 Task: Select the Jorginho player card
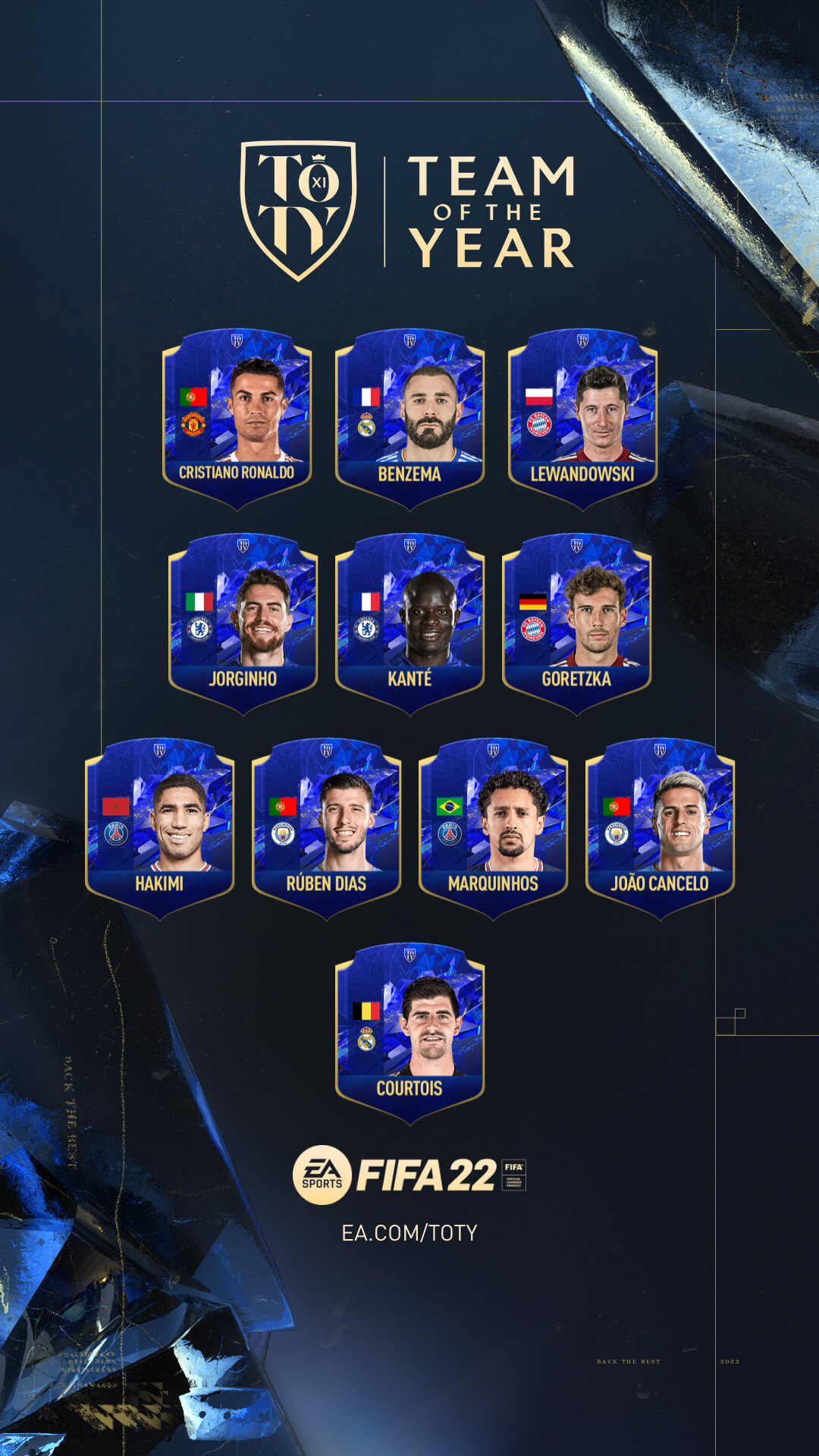click(x=243, y=623)
